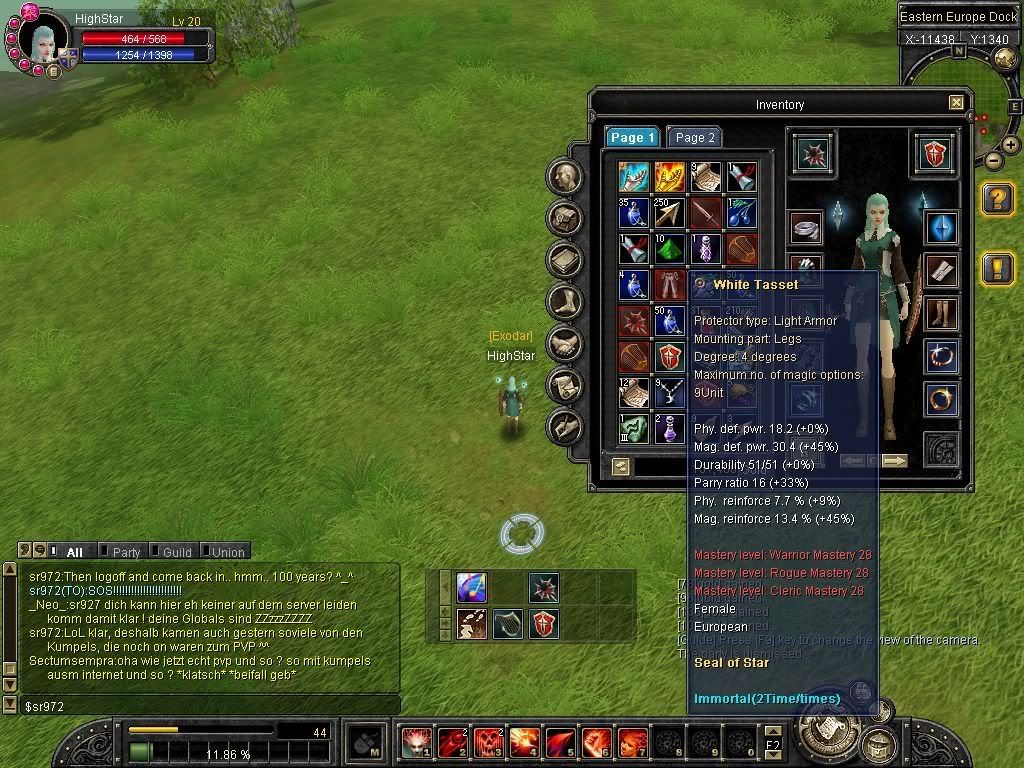Close the Inventory window
Image resolution: width=1024 pixels, height=768 pixels.
(x=956, y=103)
